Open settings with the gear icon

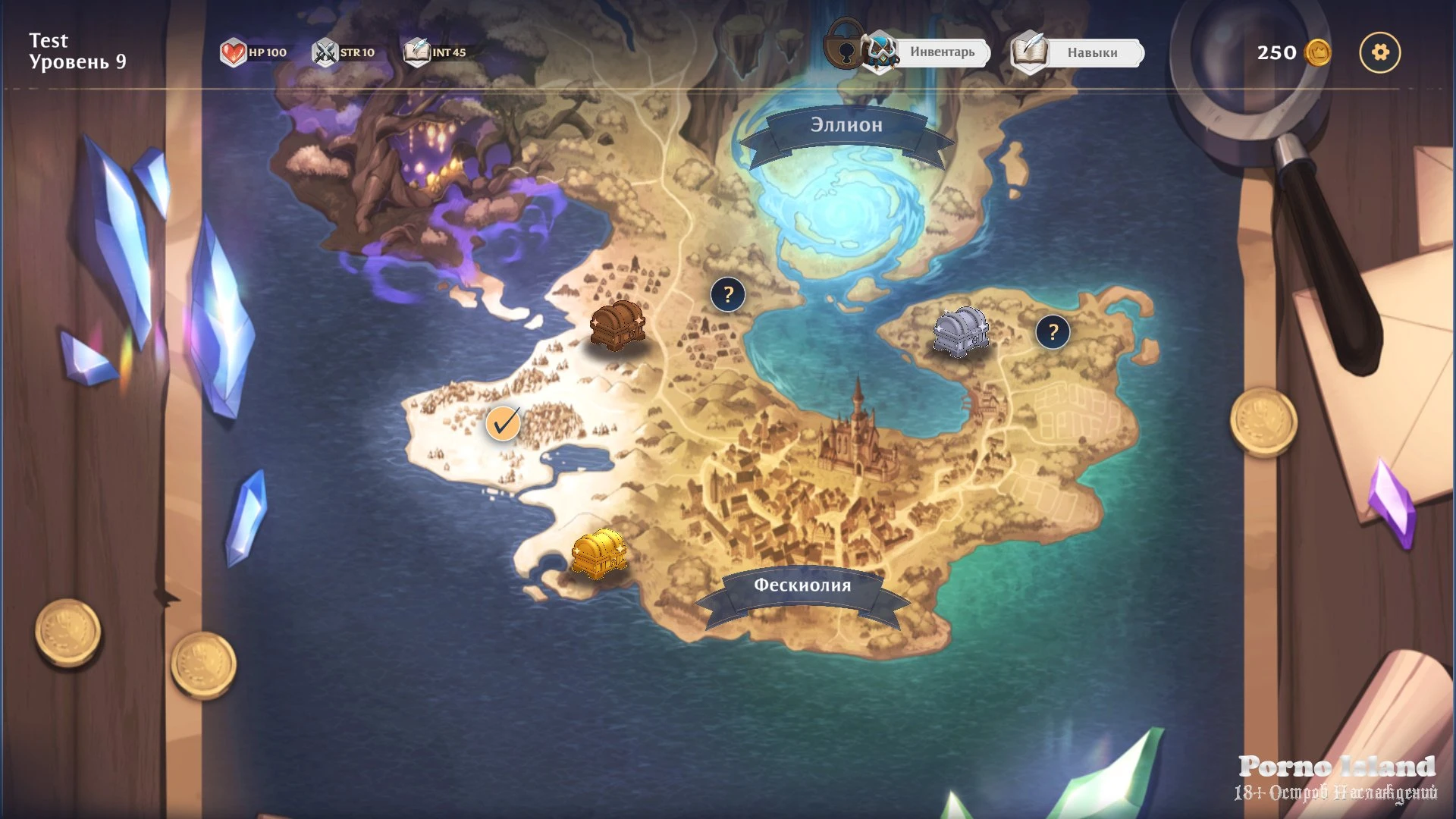point(1379,52)
